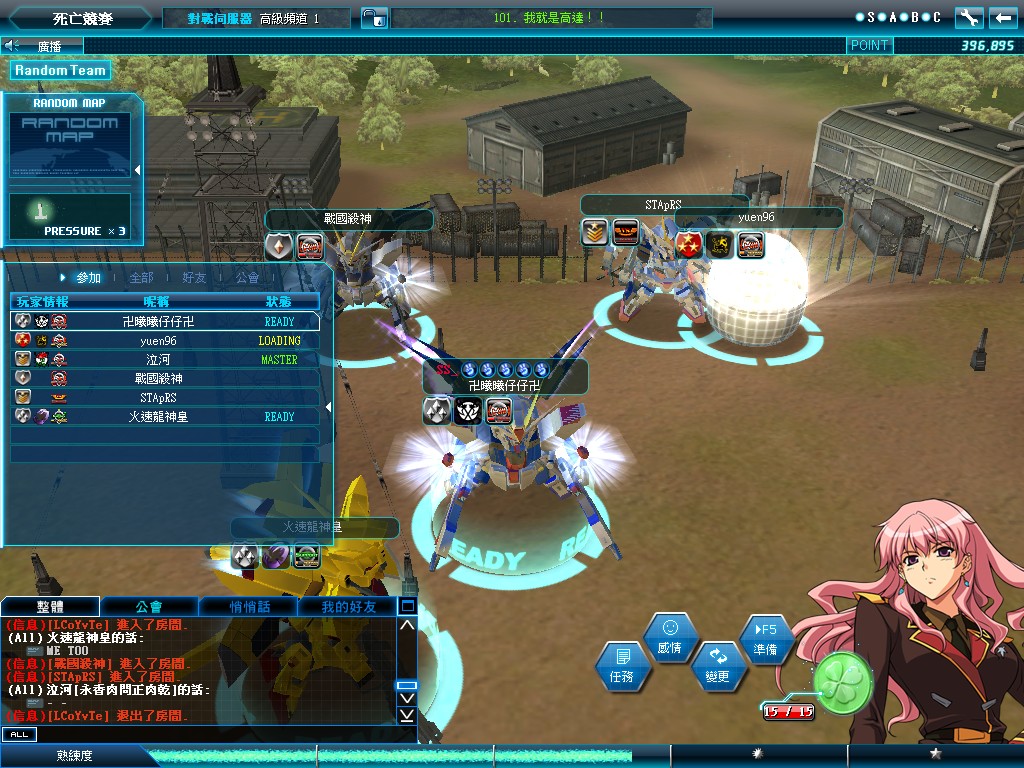Open the 感情 emotion hexagon button
The height and width of the screenshot is (768, 1024).
[x=670, y=637]
